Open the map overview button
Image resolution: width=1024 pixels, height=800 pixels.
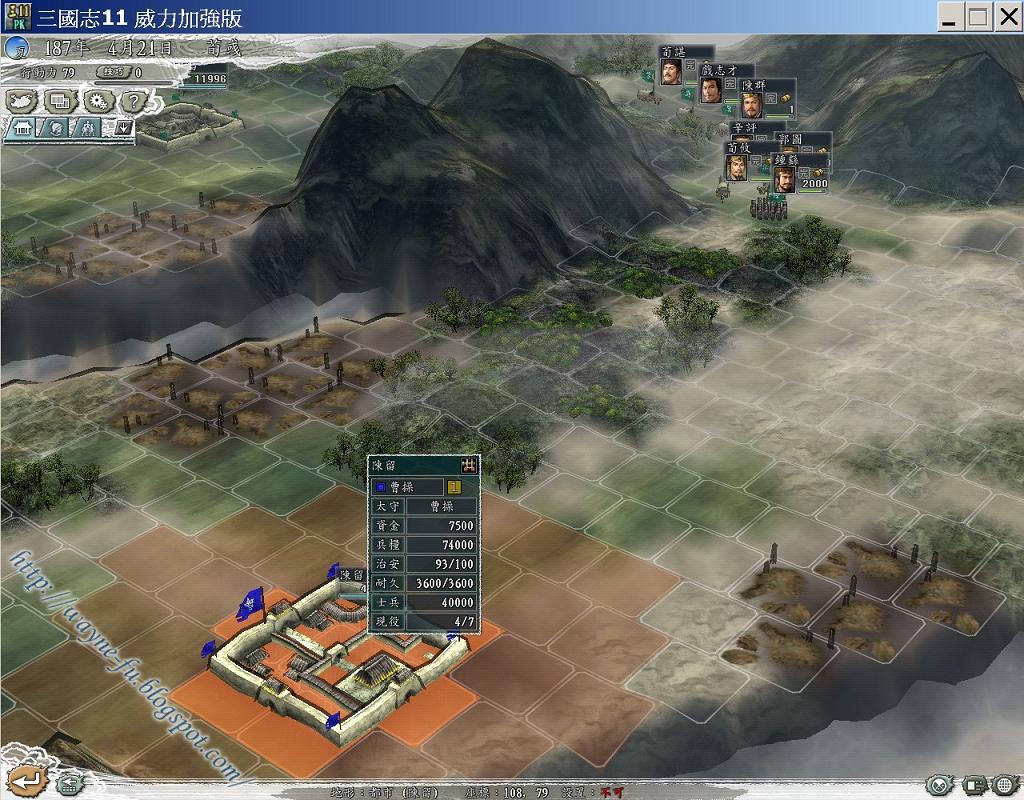(x=21, y=101)
